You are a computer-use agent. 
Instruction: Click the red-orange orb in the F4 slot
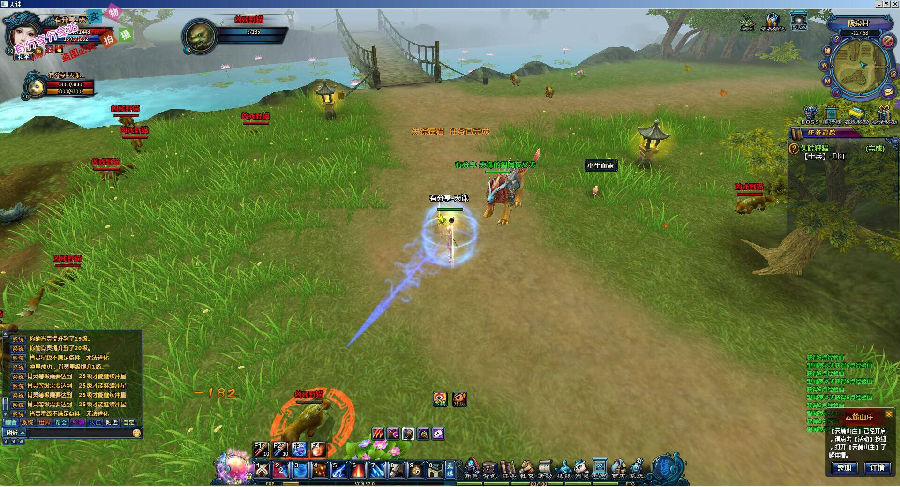(316, 450)
